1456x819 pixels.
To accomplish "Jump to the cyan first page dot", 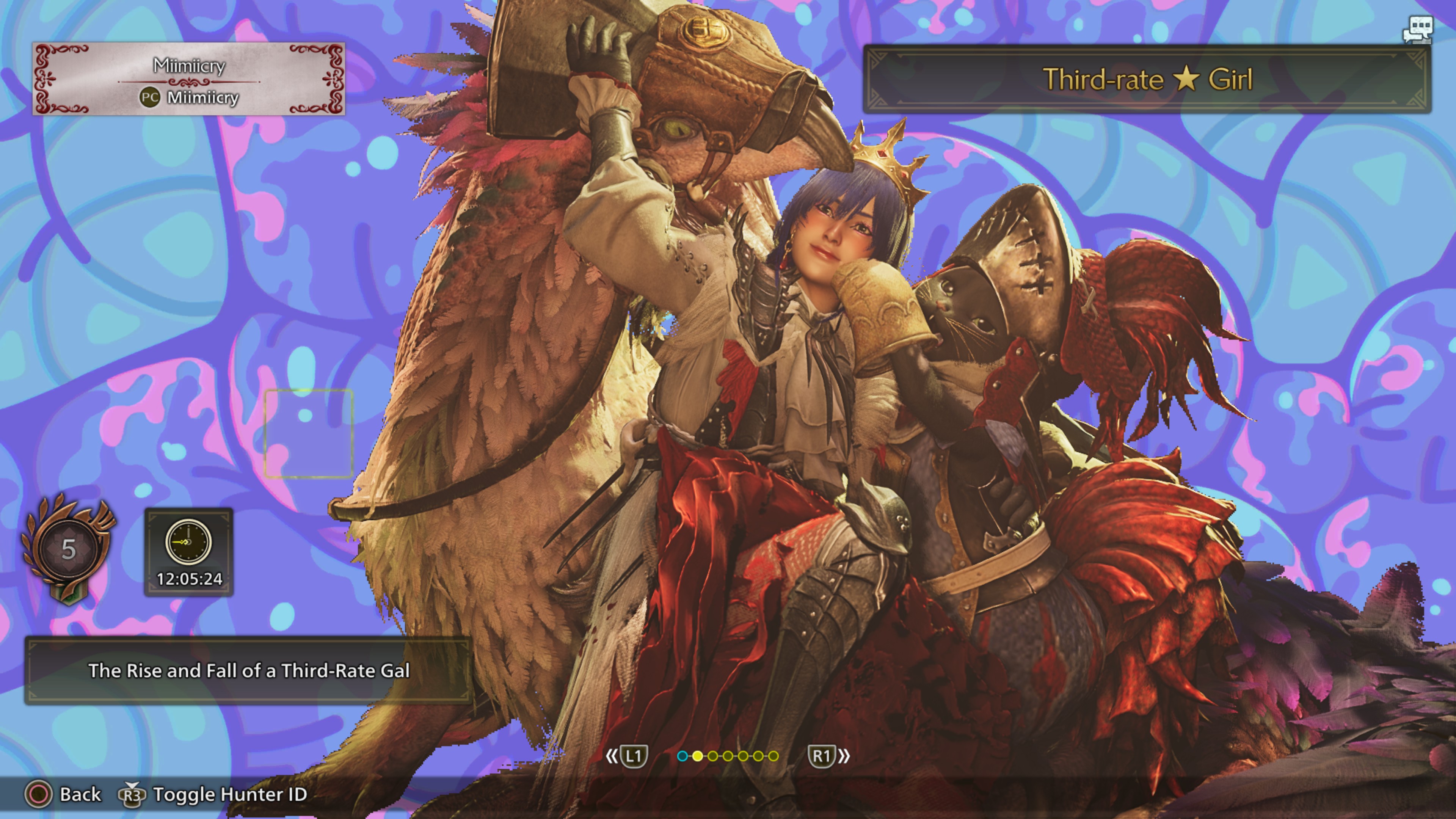I will click(682, 756).
